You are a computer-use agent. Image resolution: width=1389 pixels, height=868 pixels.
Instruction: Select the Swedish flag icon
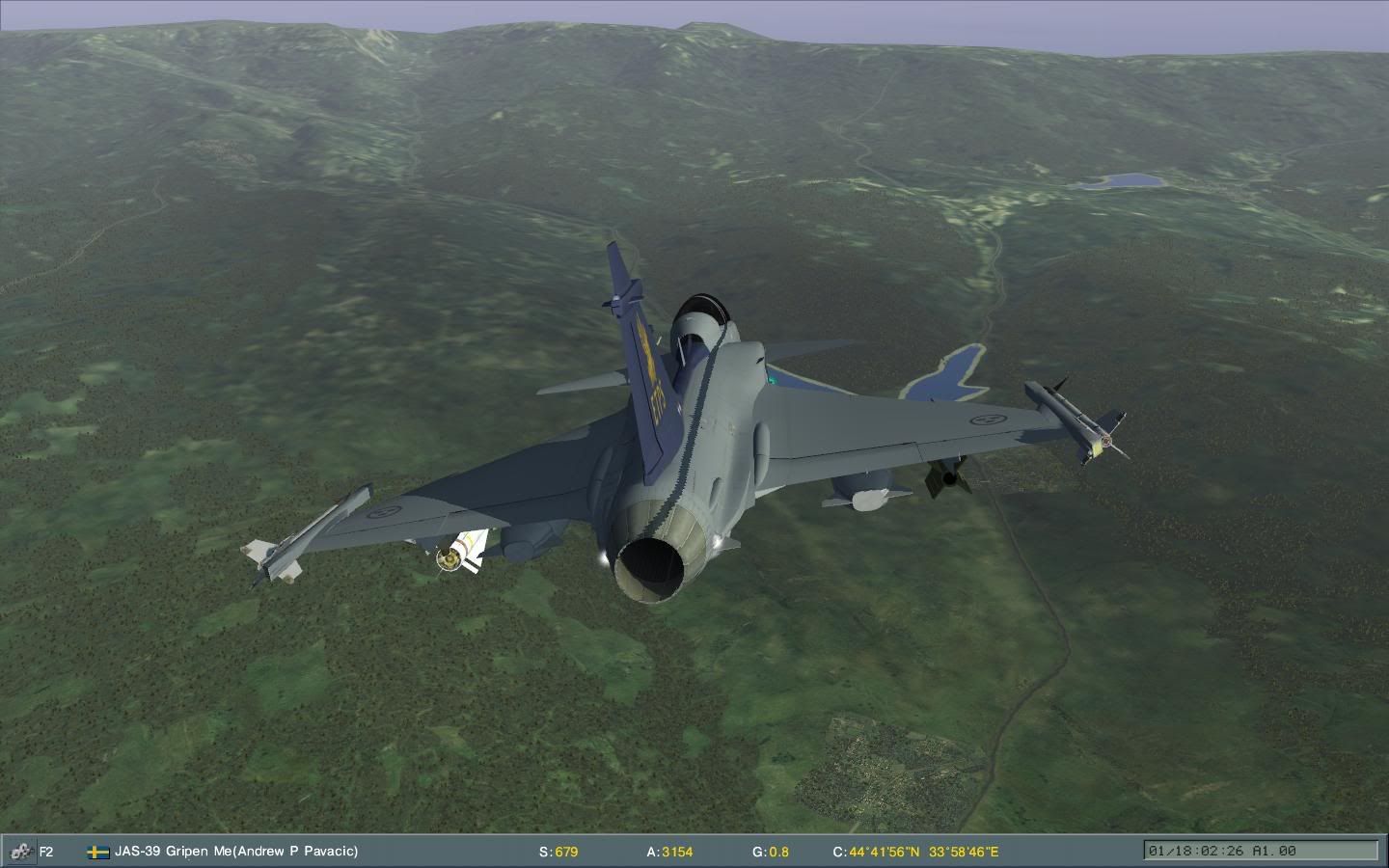pos(97,852)
